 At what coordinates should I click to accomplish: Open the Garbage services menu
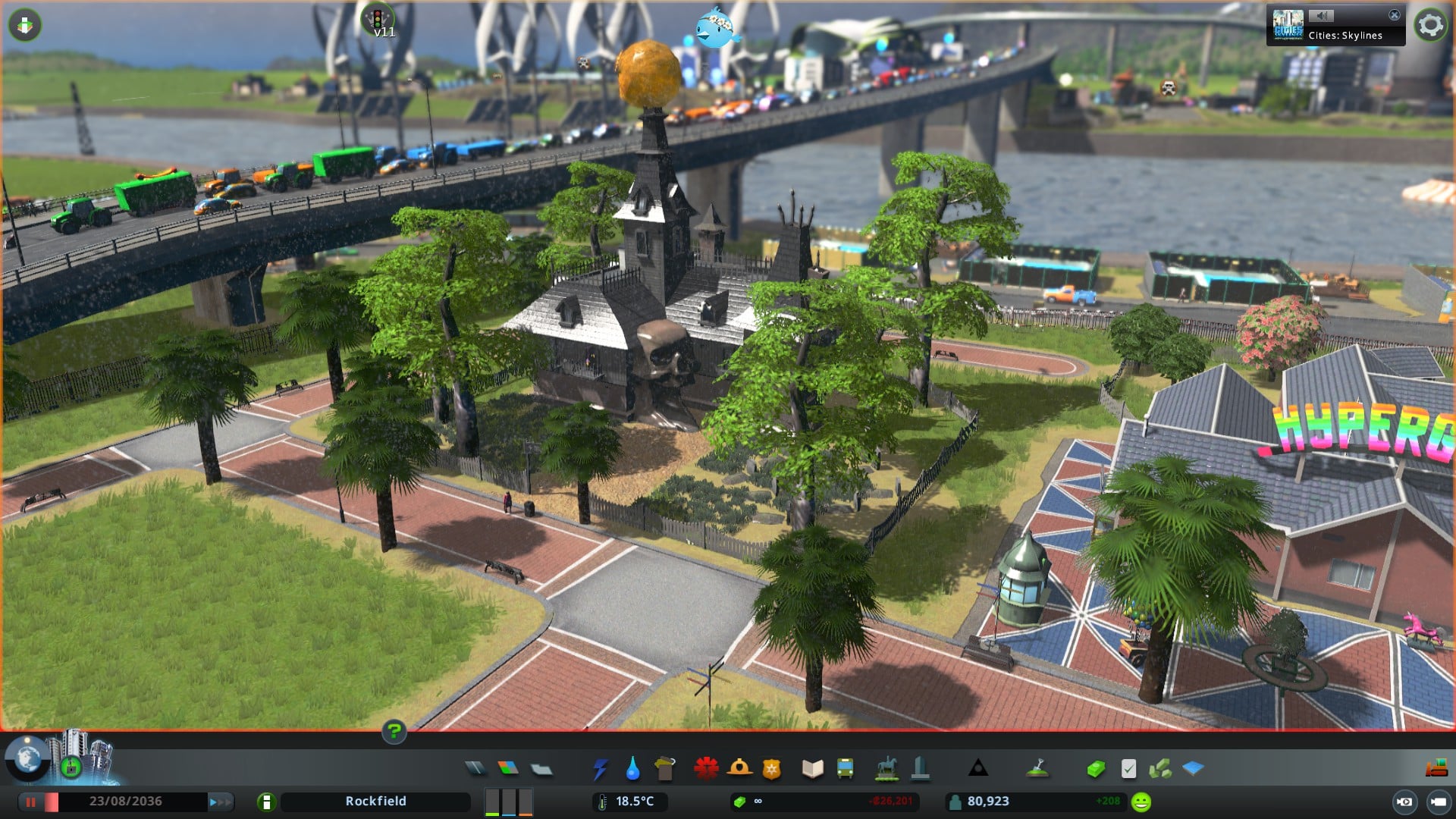[x=665, y=769]
